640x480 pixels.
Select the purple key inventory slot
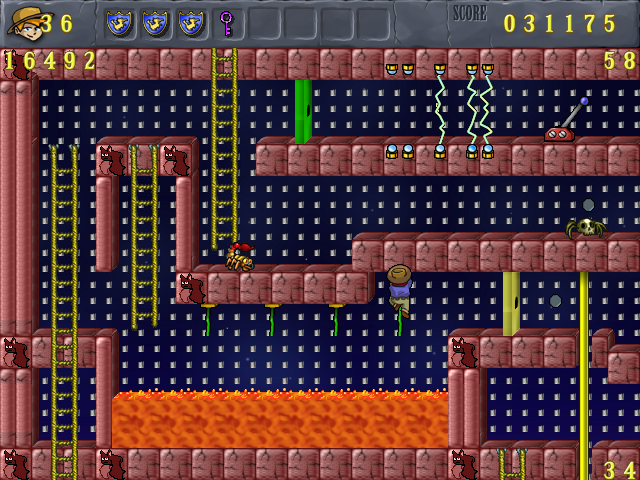(x=227, y=22)
